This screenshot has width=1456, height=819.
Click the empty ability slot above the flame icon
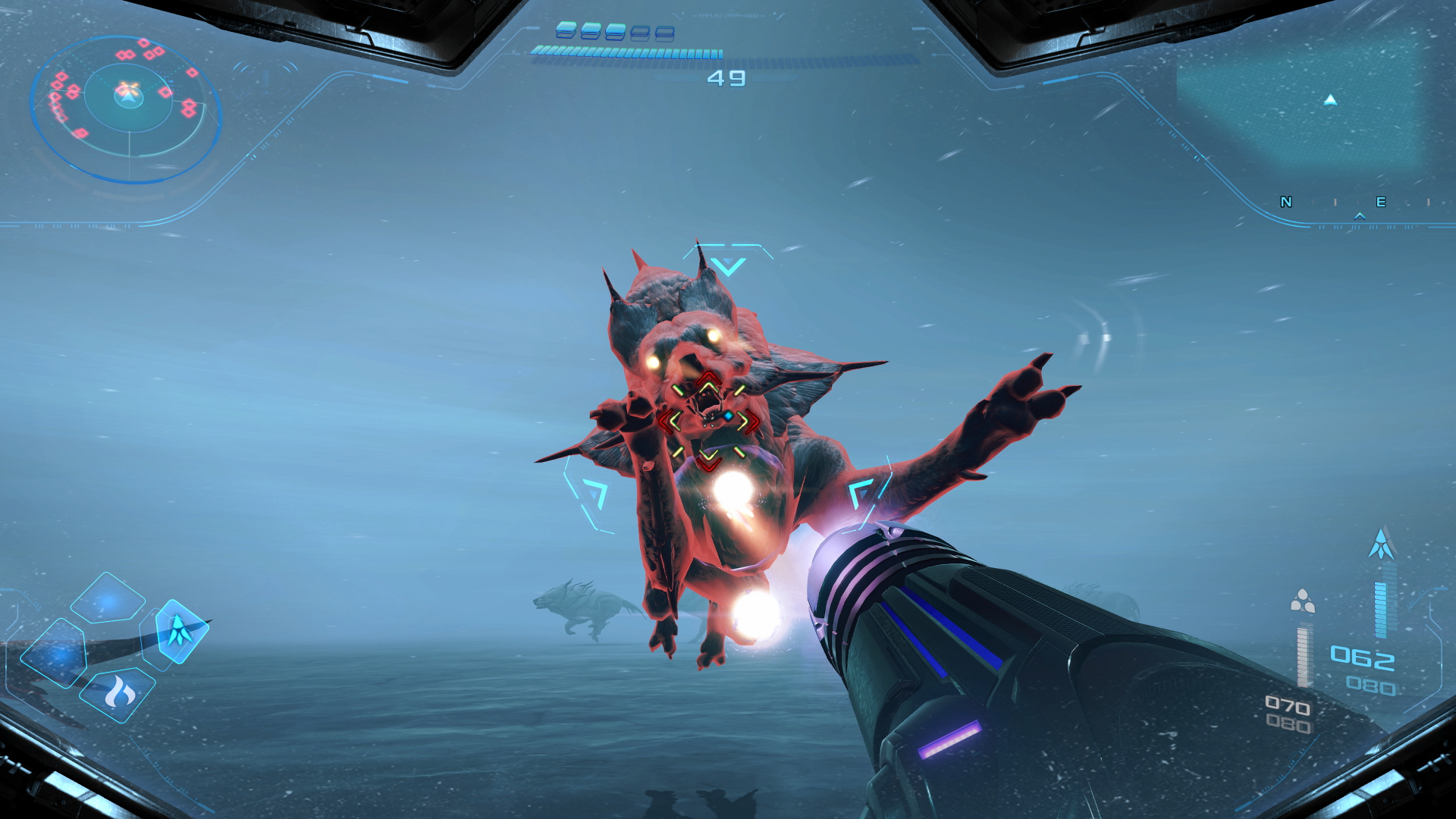[x=107, y=599]
